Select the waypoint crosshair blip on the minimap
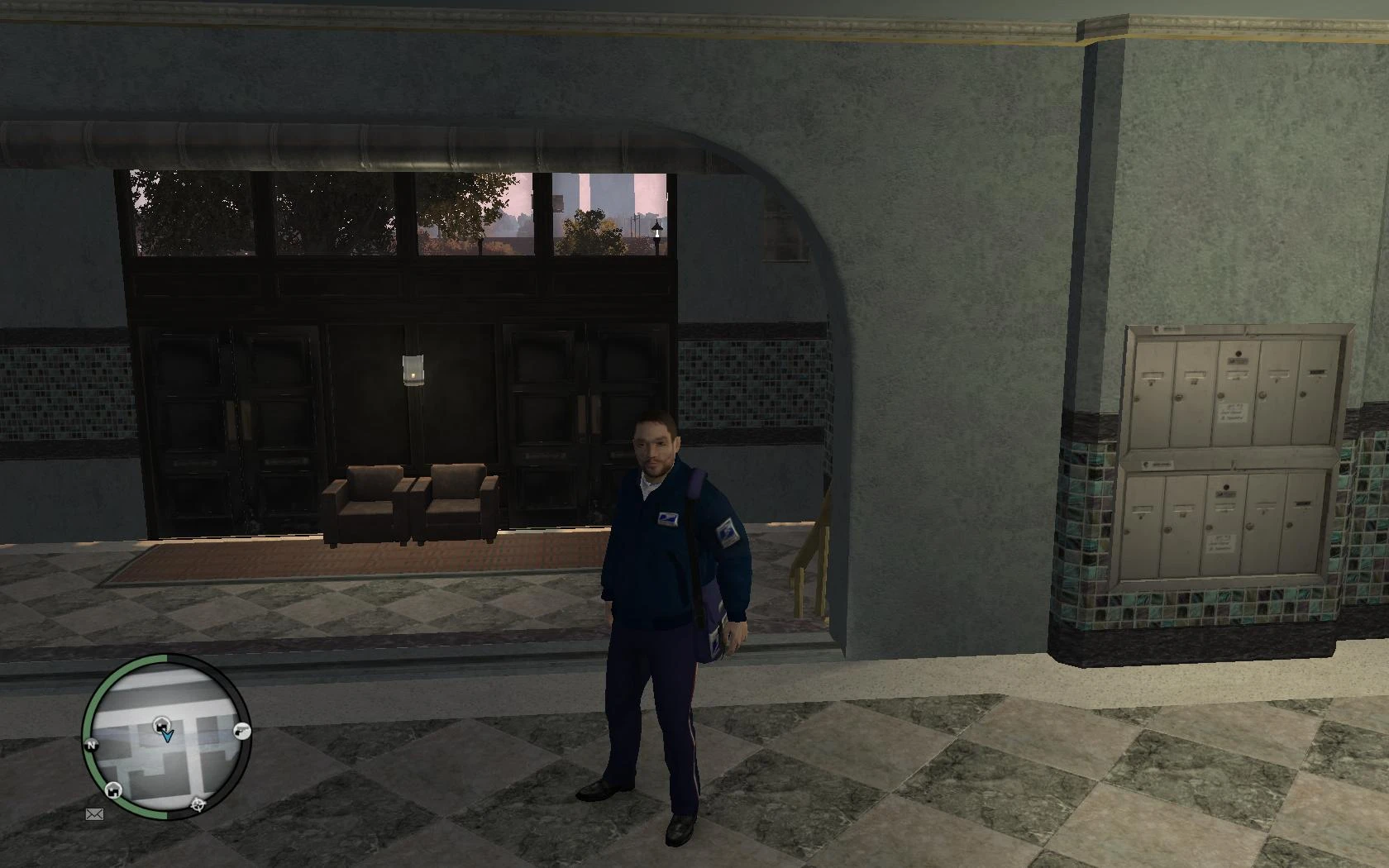This screenshot has width=1389, height=868. pos(198,805)
